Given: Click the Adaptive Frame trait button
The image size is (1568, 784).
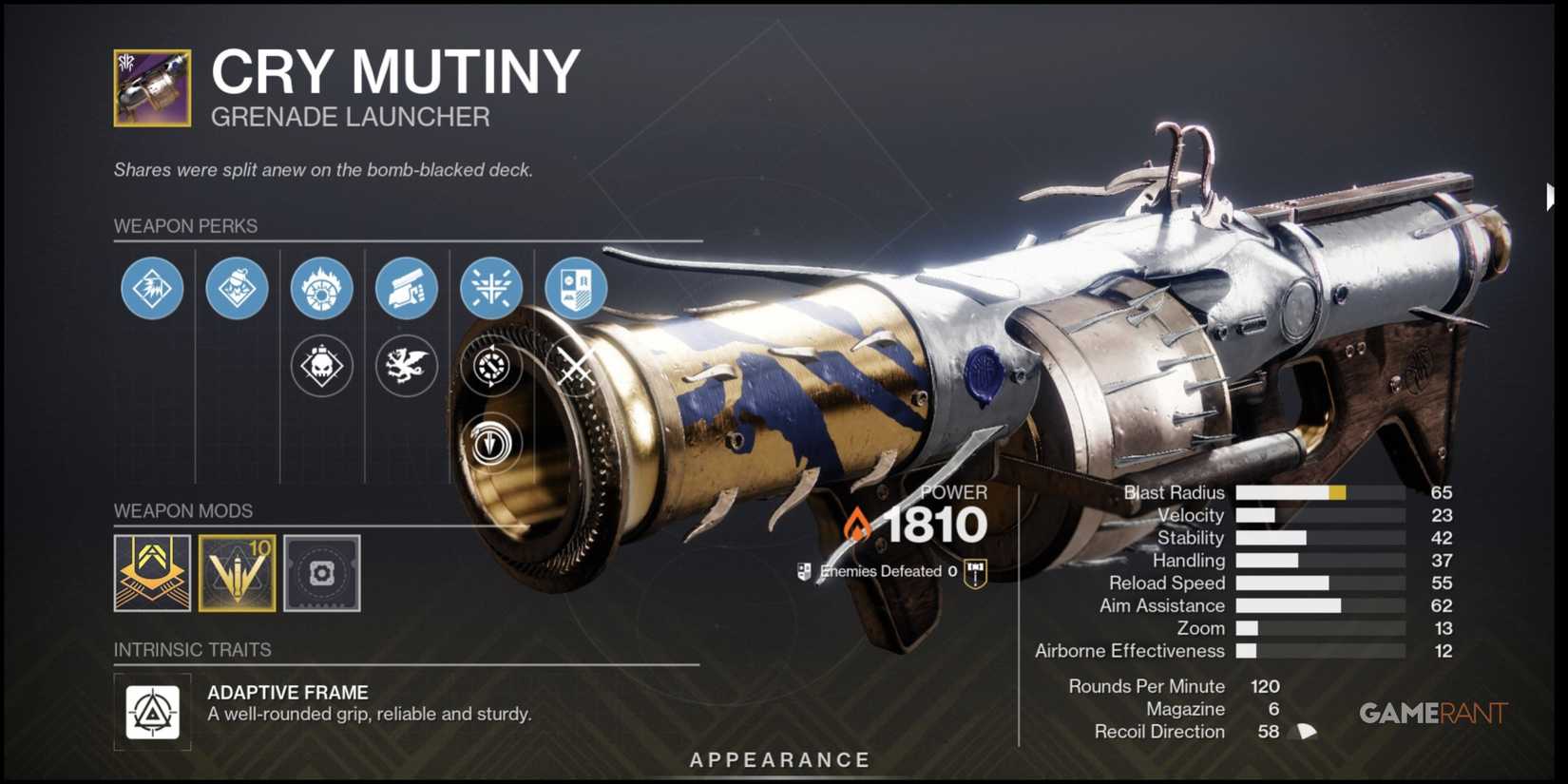Looking at the screenshot, I should 151,713.
